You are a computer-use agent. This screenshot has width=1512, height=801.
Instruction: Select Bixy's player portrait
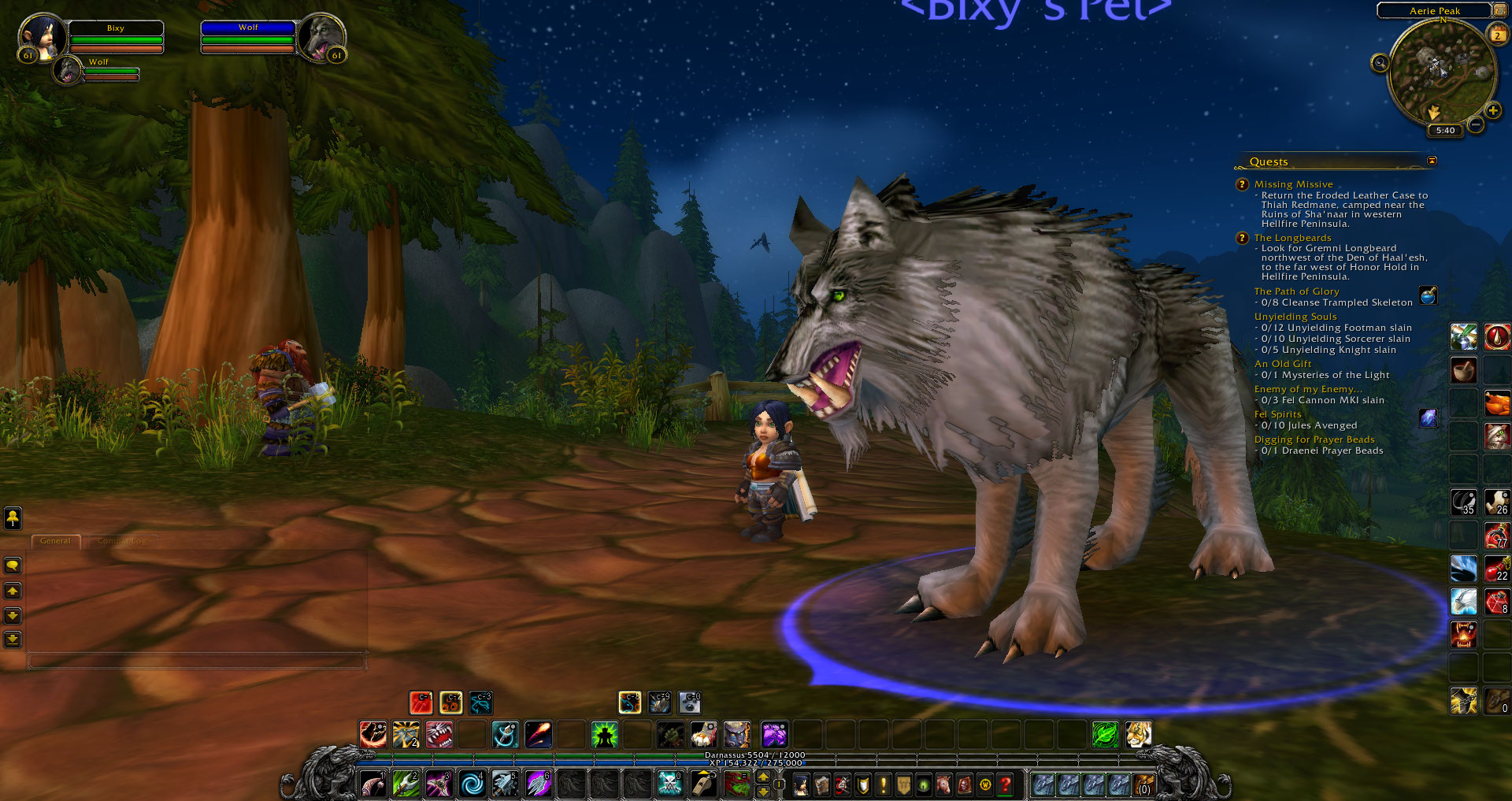41,37
